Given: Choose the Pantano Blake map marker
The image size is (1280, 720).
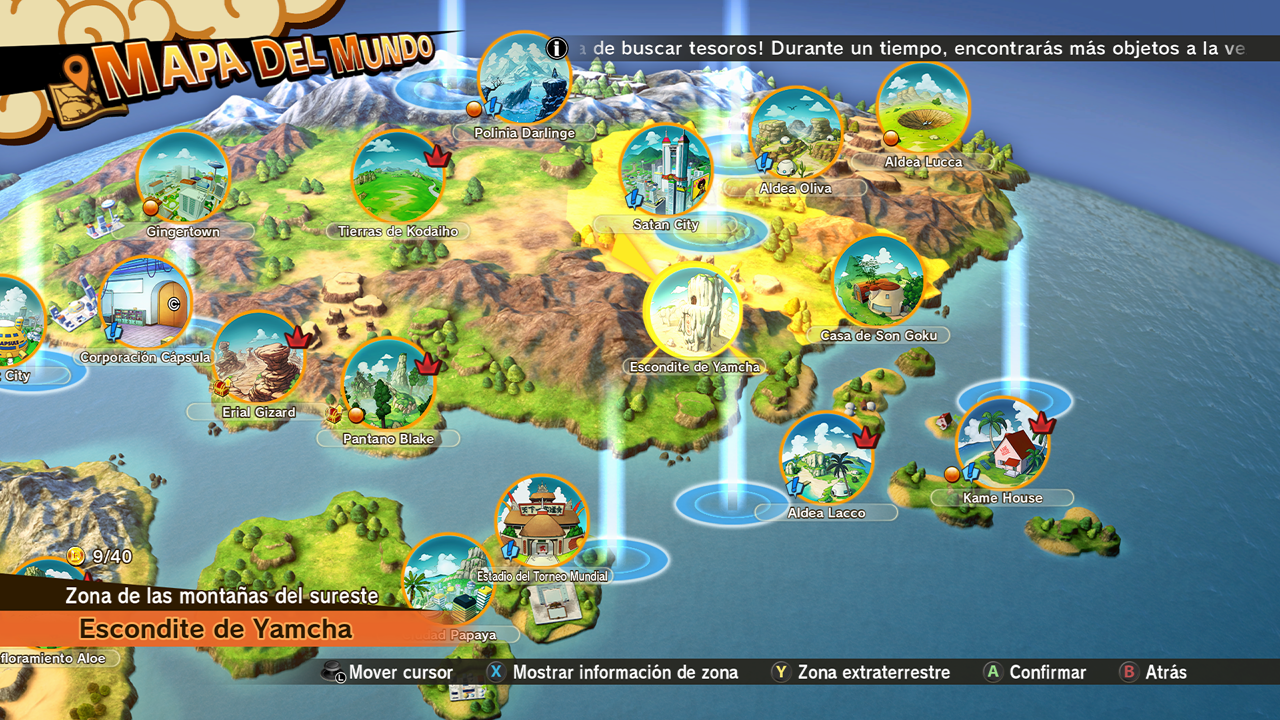Looking at the screenshot, I should pyautogui.click(x=389, y=384).
